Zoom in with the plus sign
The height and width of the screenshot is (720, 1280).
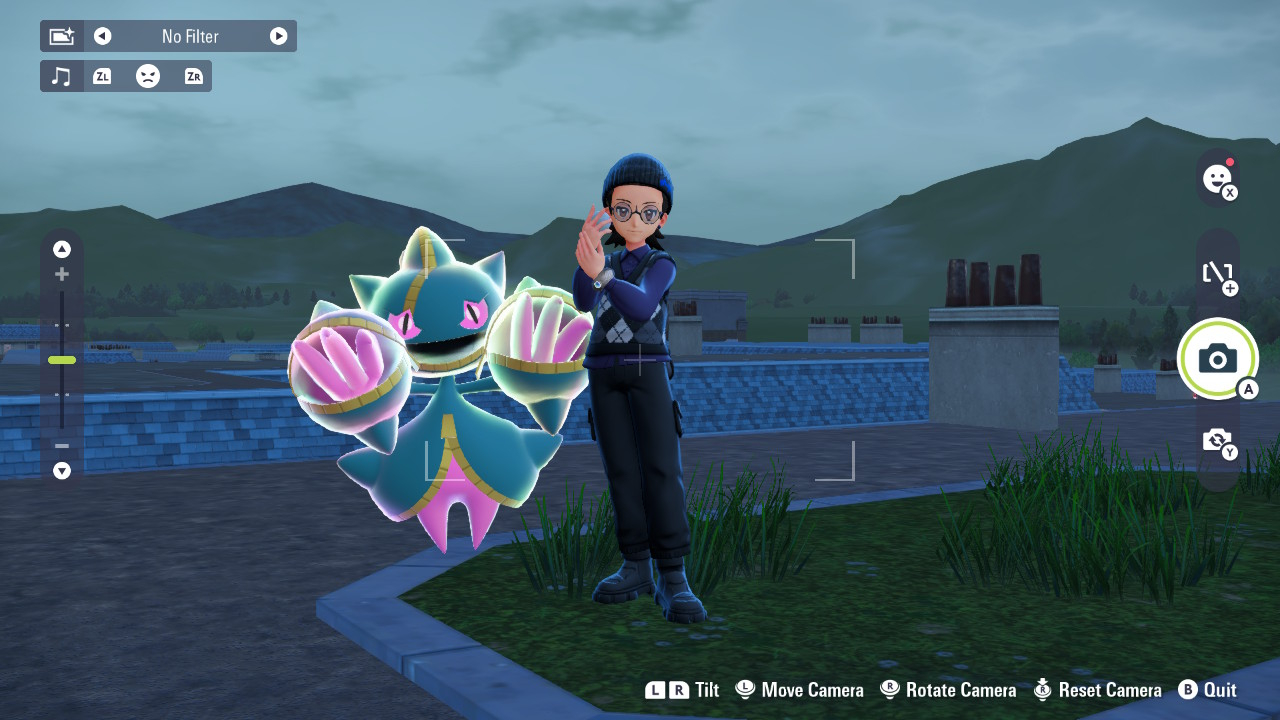tap(62, 274)
